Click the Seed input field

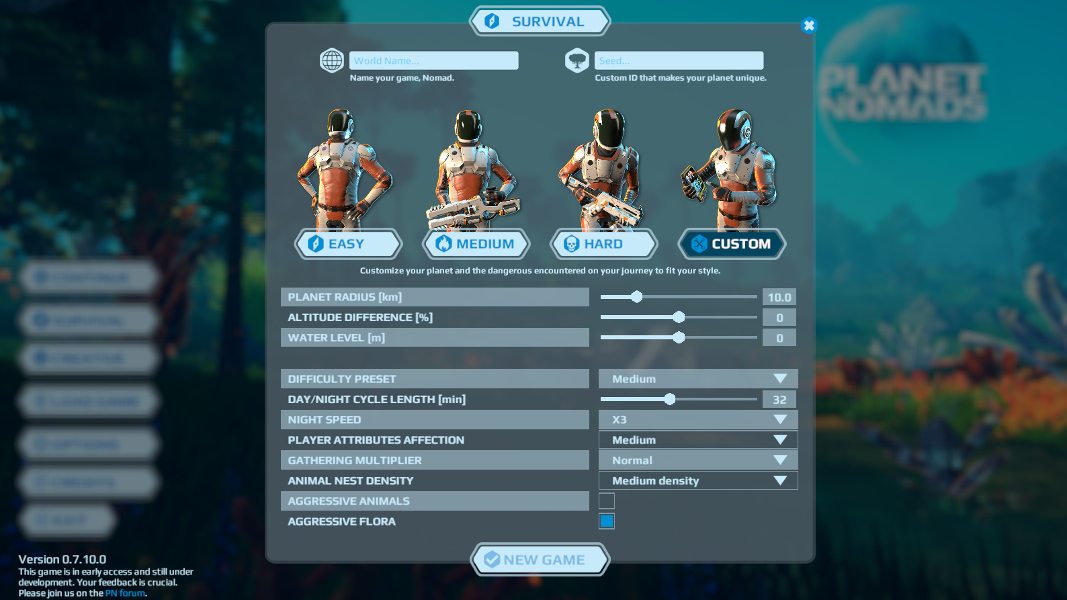[678, 61]
